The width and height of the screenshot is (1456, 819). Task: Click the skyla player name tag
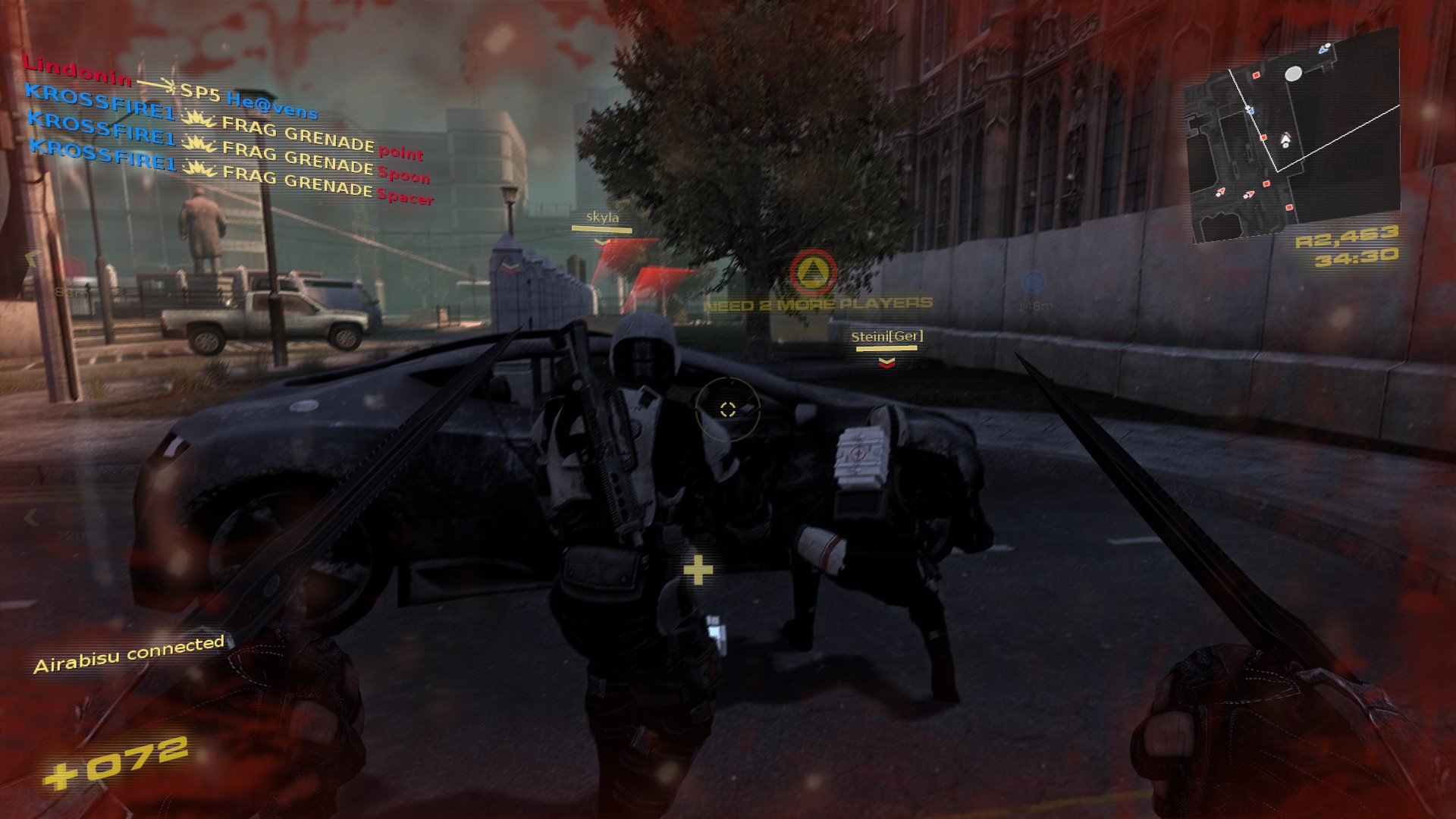point(603,218)
